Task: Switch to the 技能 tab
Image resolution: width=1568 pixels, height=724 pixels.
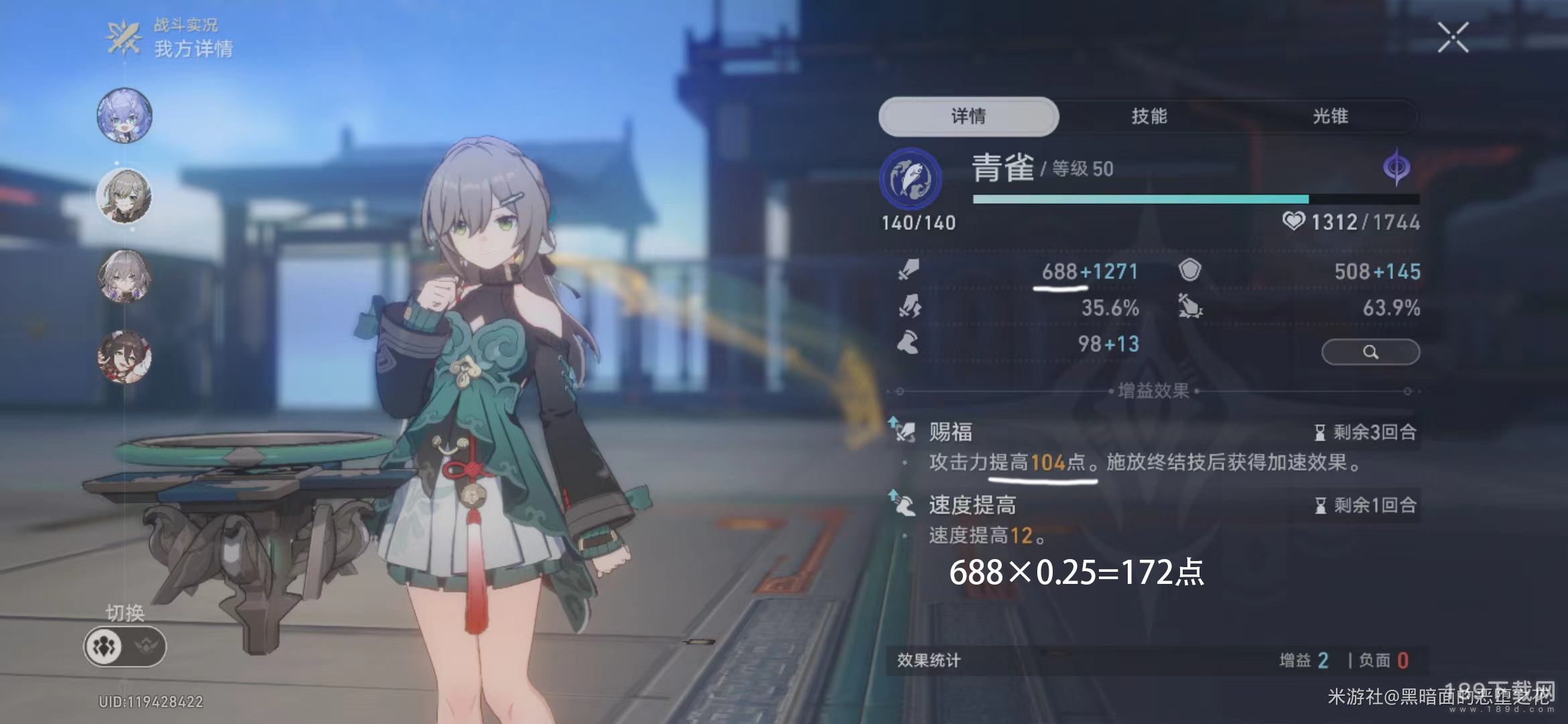Action: click(x=1149, y=117)
